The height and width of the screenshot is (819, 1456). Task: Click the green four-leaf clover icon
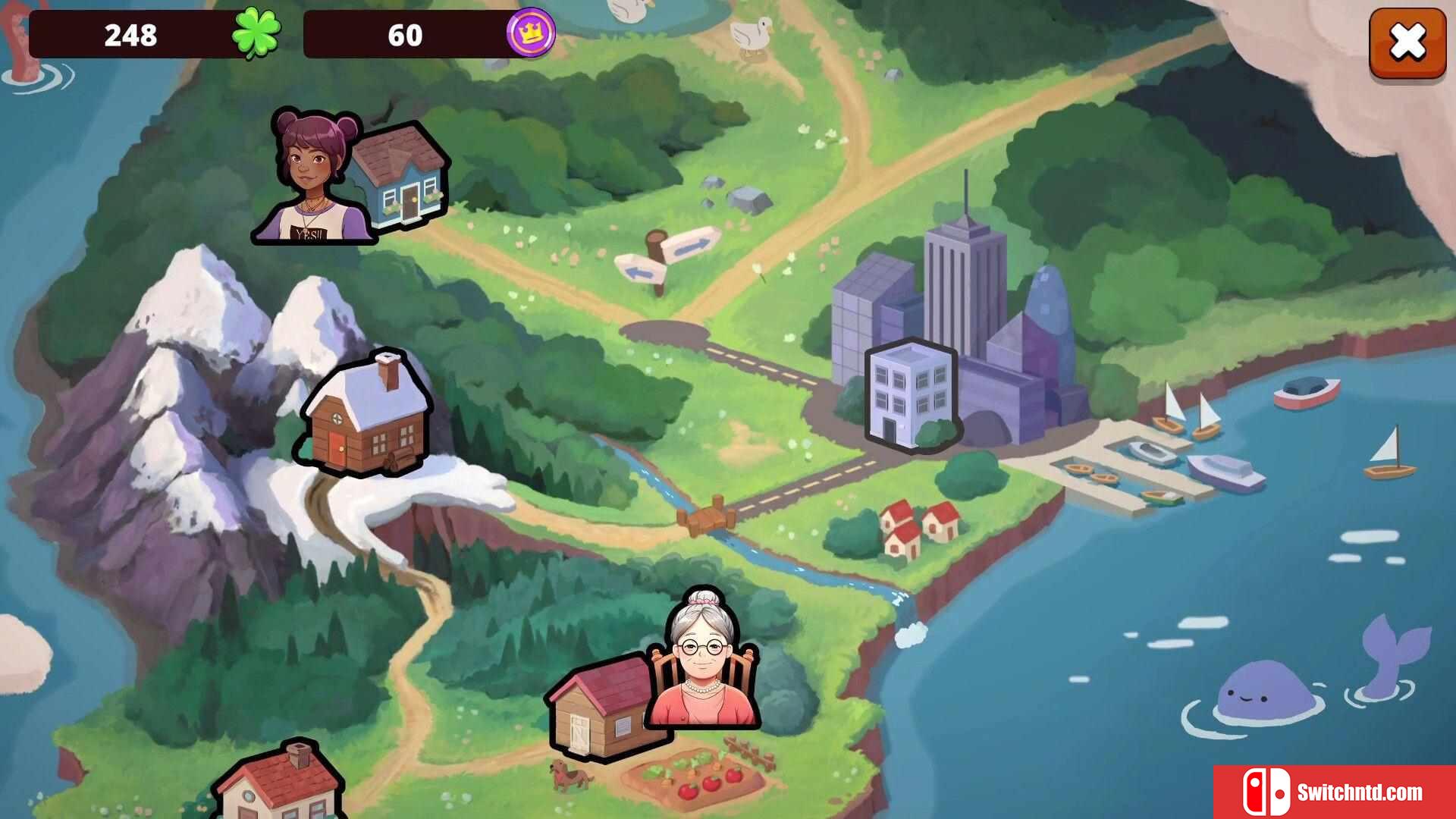256,33
